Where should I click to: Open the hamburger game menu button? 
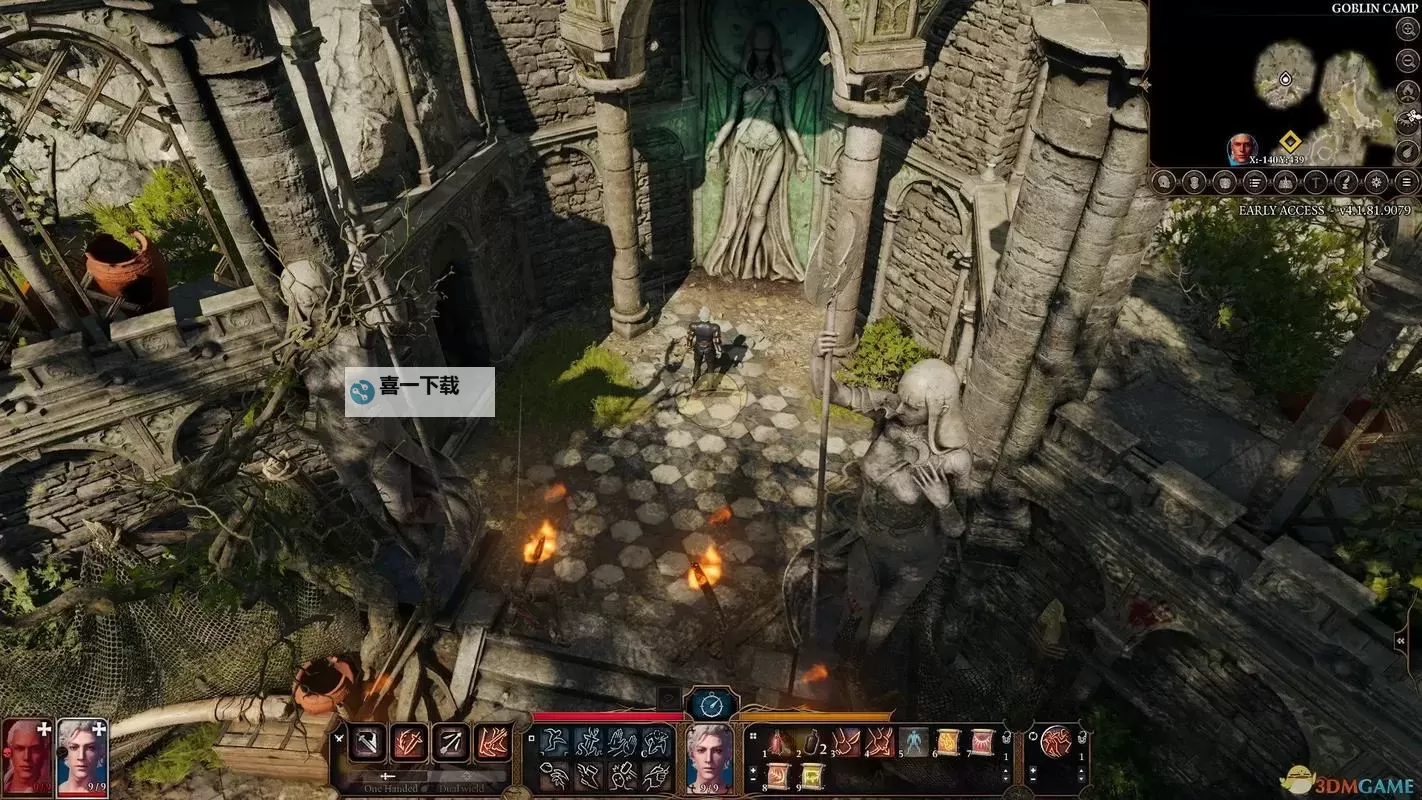pos(1407,182)
